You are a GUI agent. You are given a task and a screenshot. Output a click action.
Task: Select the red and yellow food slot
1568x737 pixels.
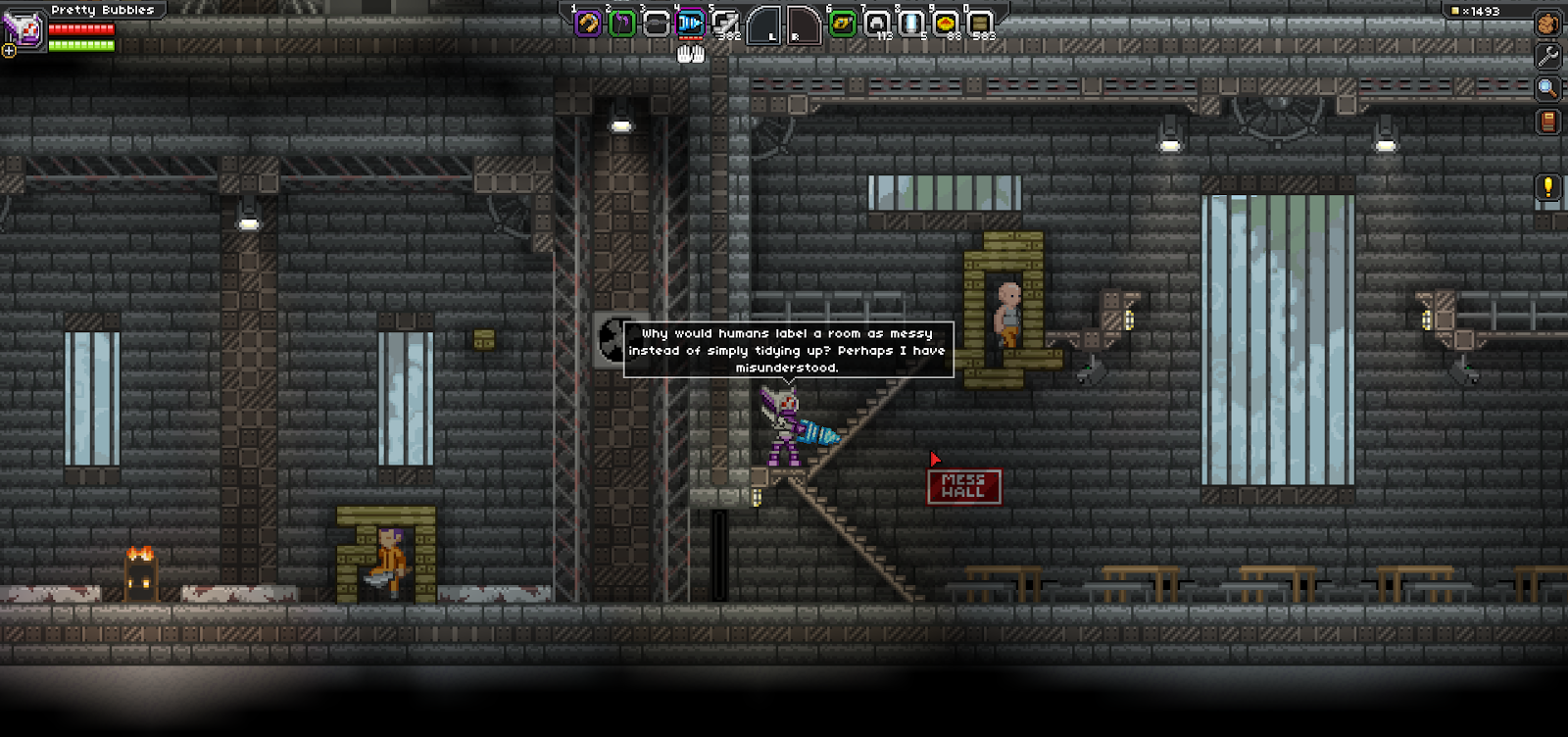[x=946, y=23]
